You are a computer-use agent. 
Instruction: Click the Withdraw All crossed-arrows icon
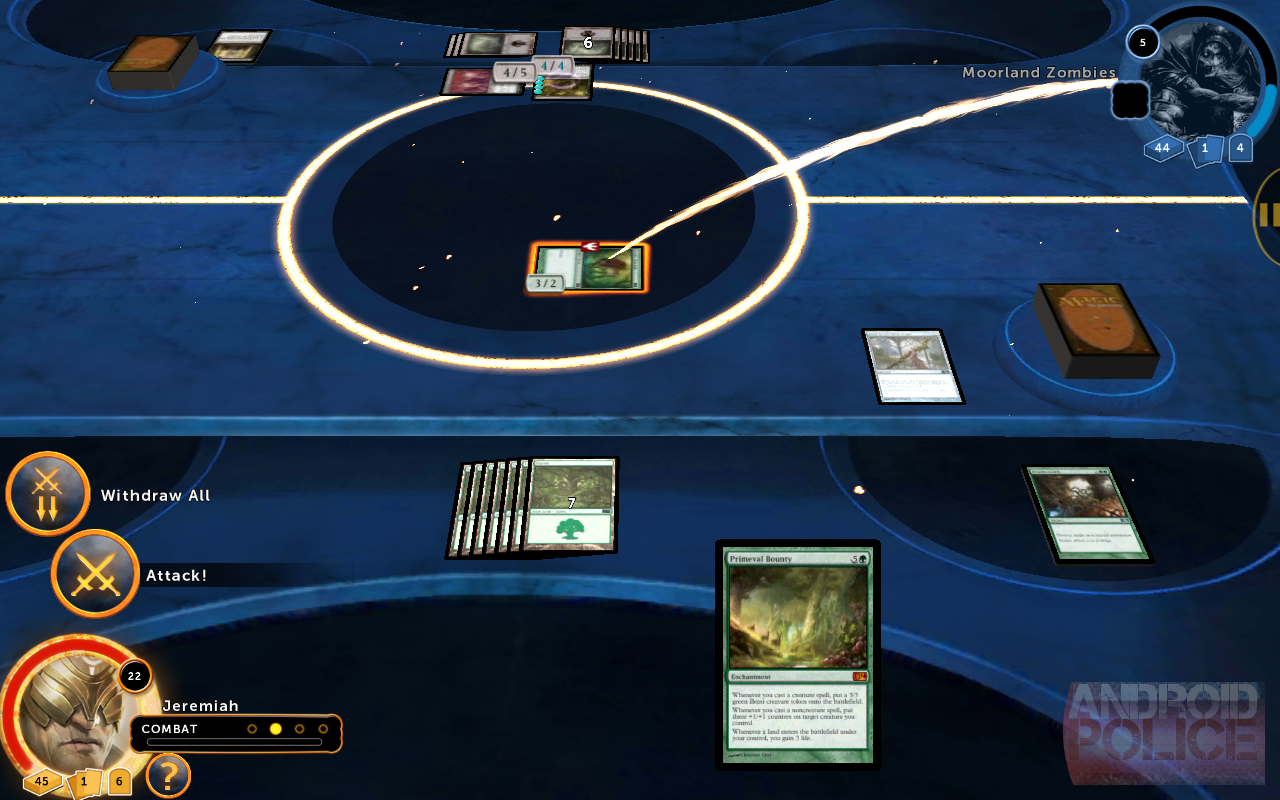click(47, 493)
